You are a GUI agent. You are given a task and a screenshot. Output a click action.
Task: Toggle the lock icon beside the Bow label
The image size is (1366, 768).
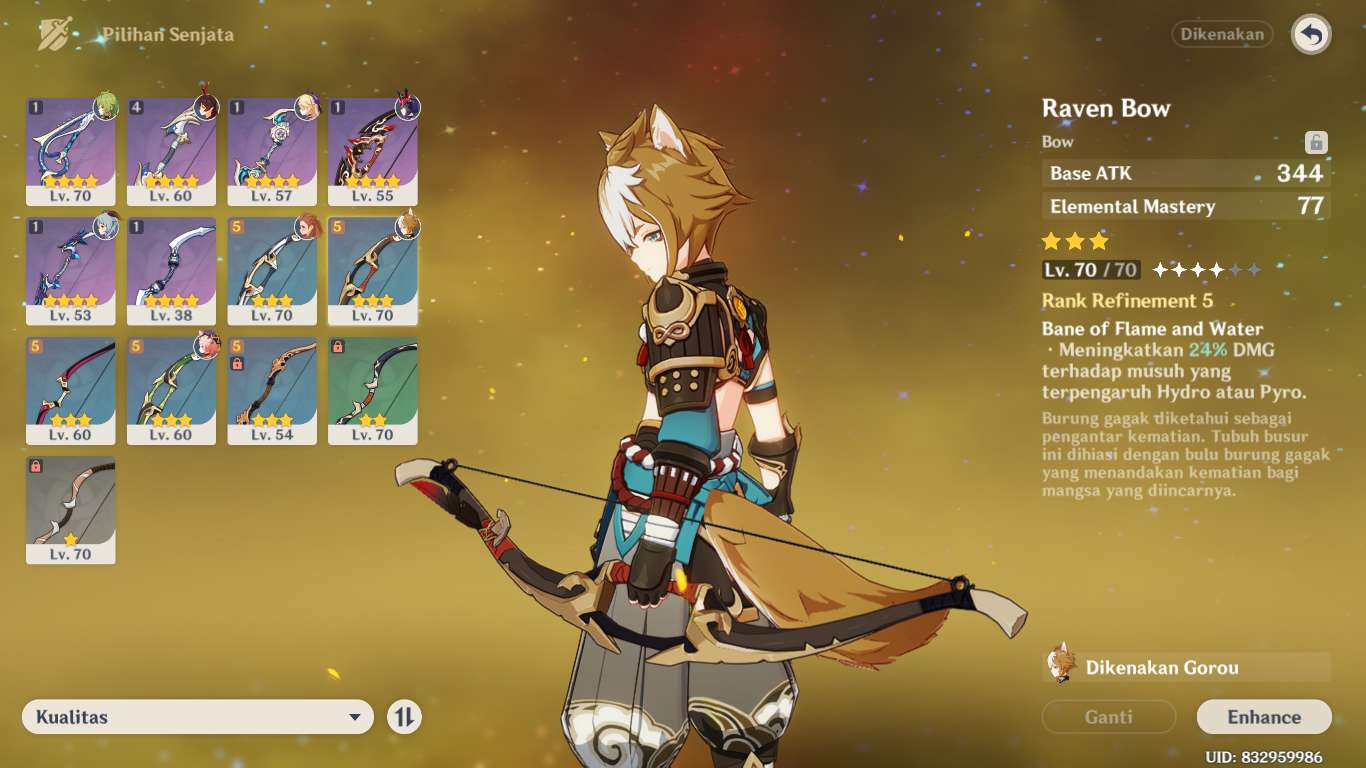(1318, 141)
